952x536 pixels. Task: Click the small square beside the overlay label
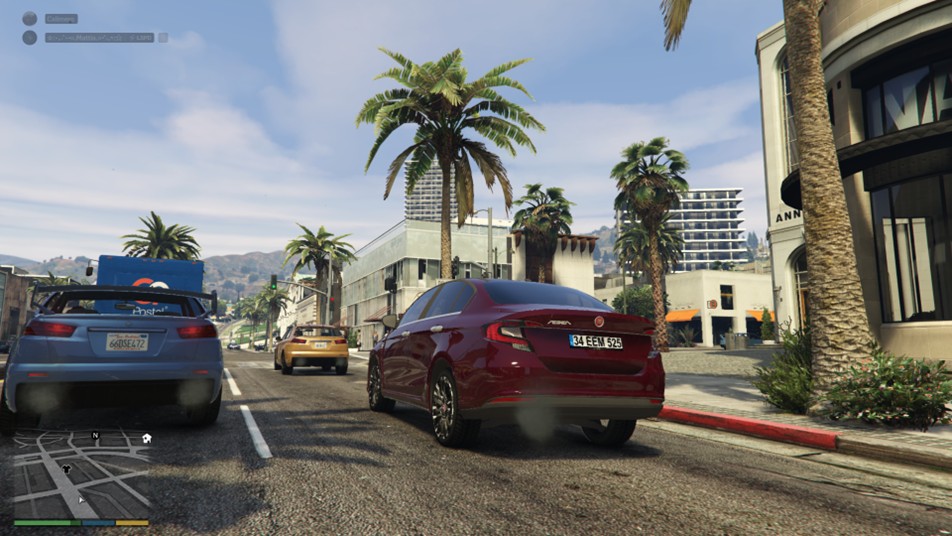[163, 37]
